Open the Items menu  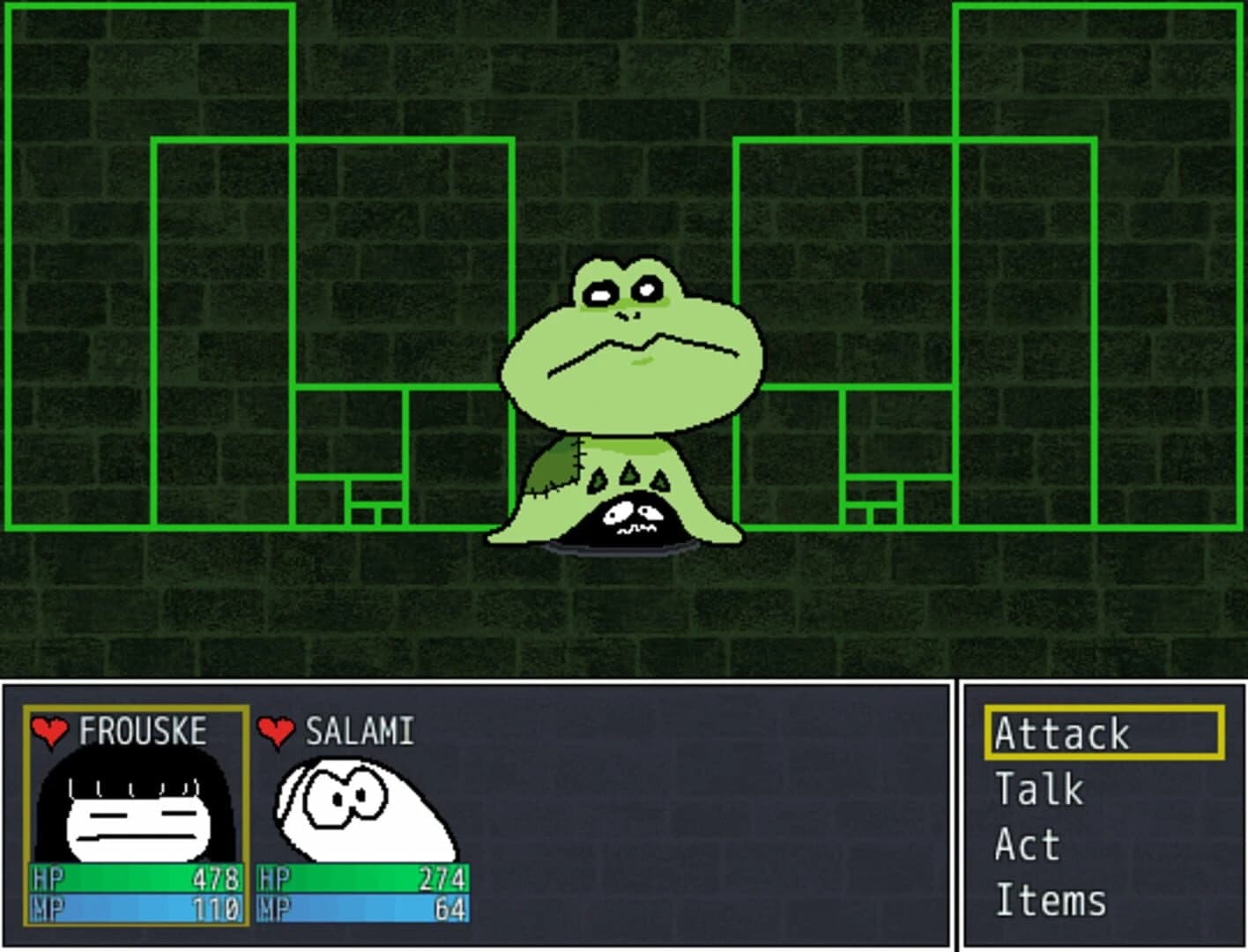pos(1051,901)
